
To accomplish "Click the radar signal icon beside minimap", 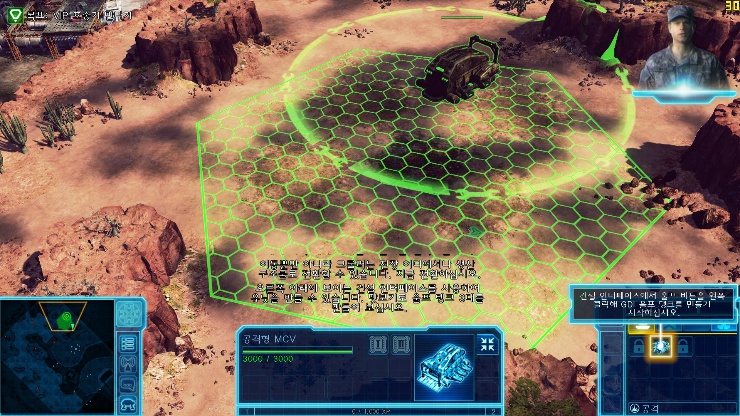I will (128, 363).
